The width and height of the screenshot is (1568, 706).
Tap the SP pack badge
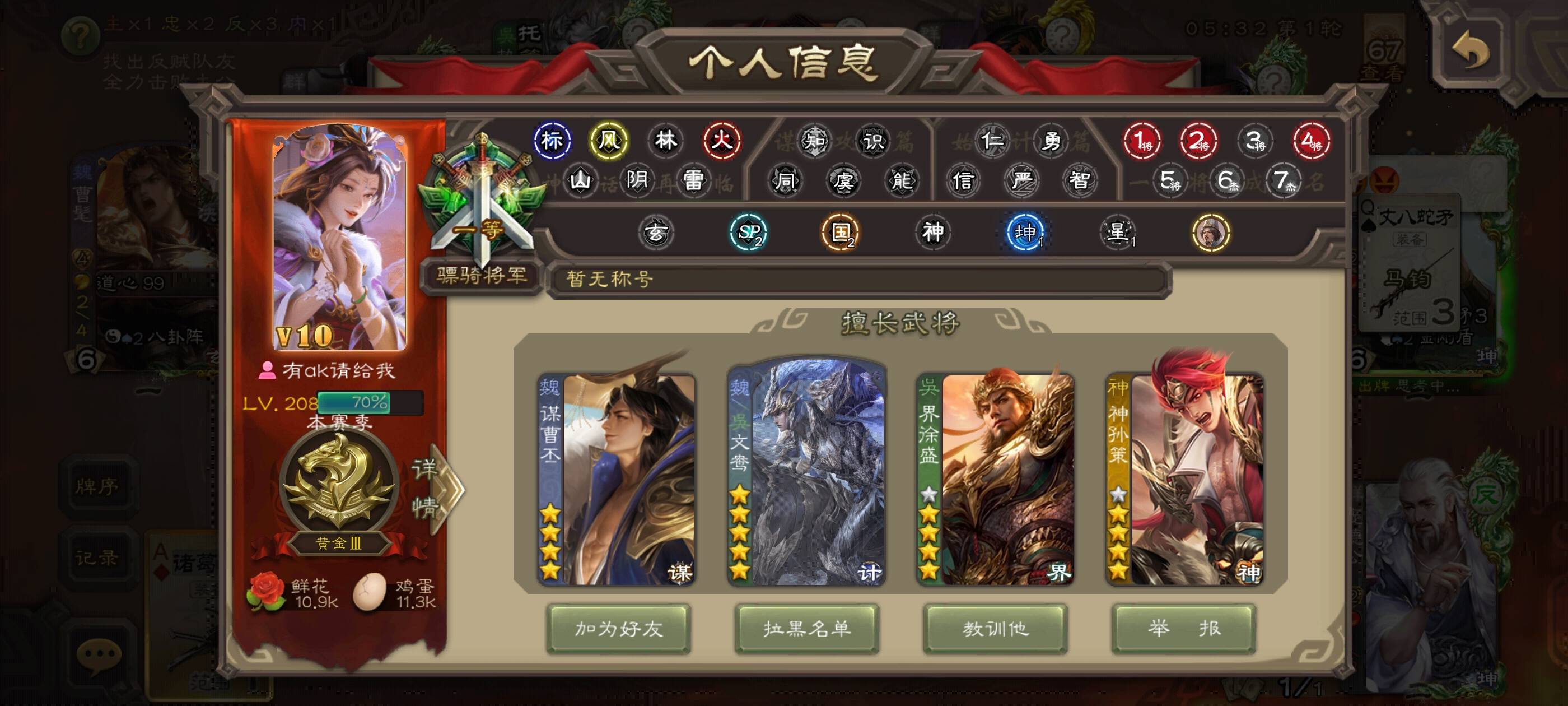[748, 232]
